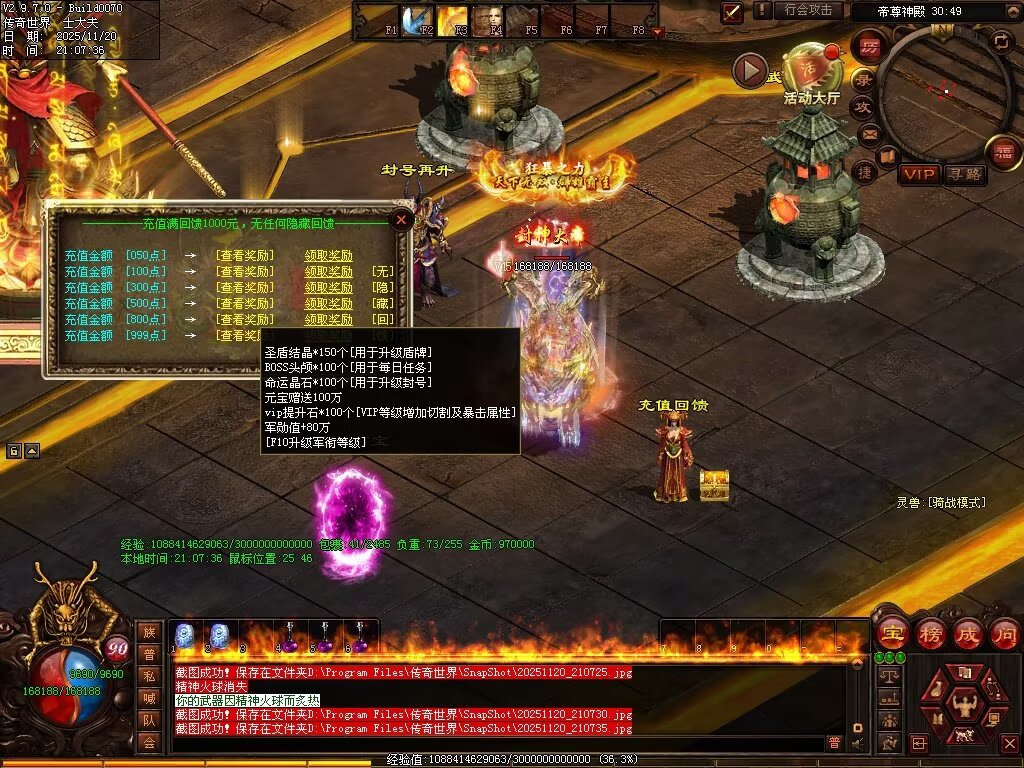Switch to 队 team chat channel
Viewport: 1024px width, 768px height.
pos(149,720)
